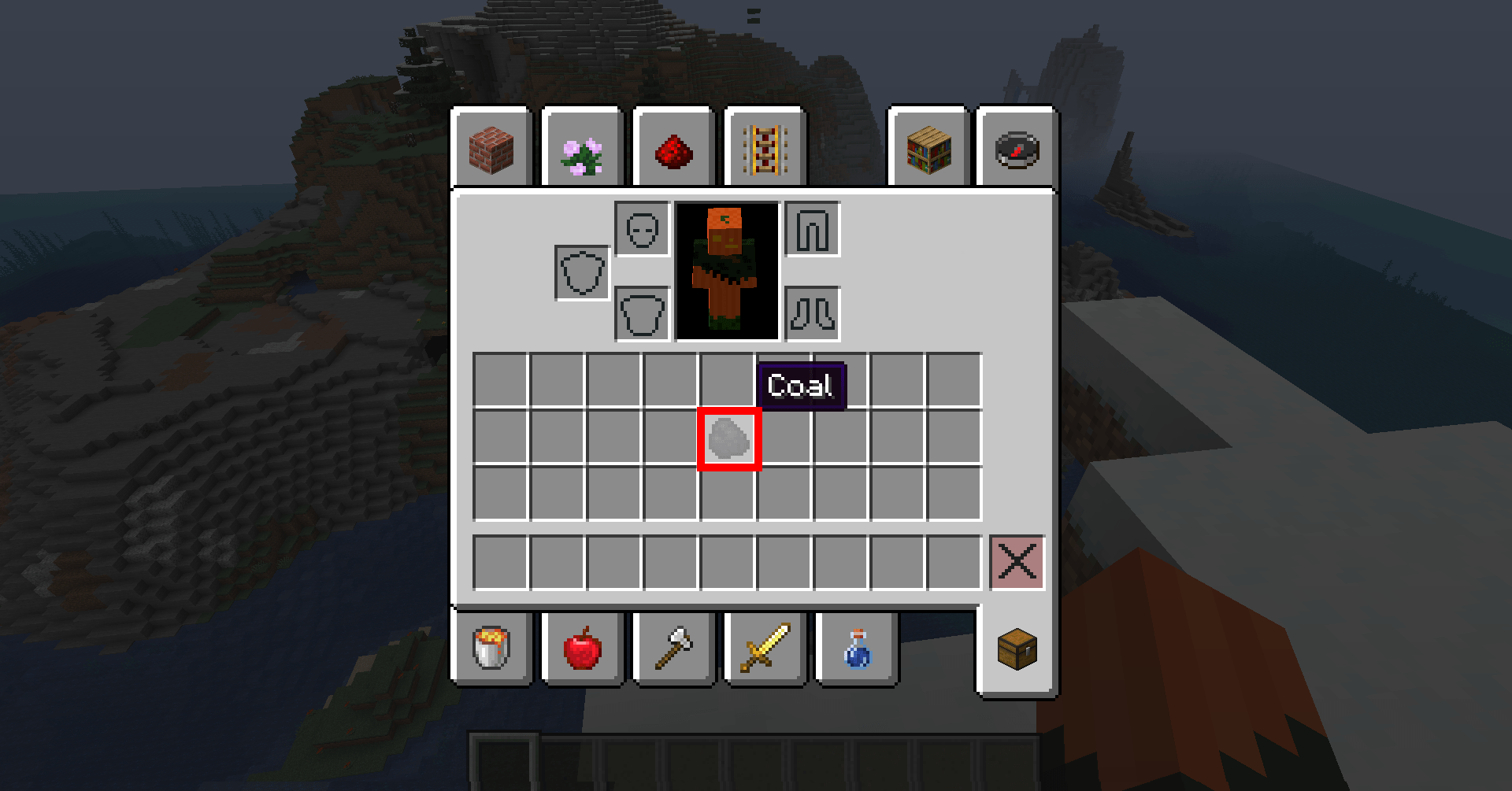Click the helmet armor slot

tap(643, 228)
